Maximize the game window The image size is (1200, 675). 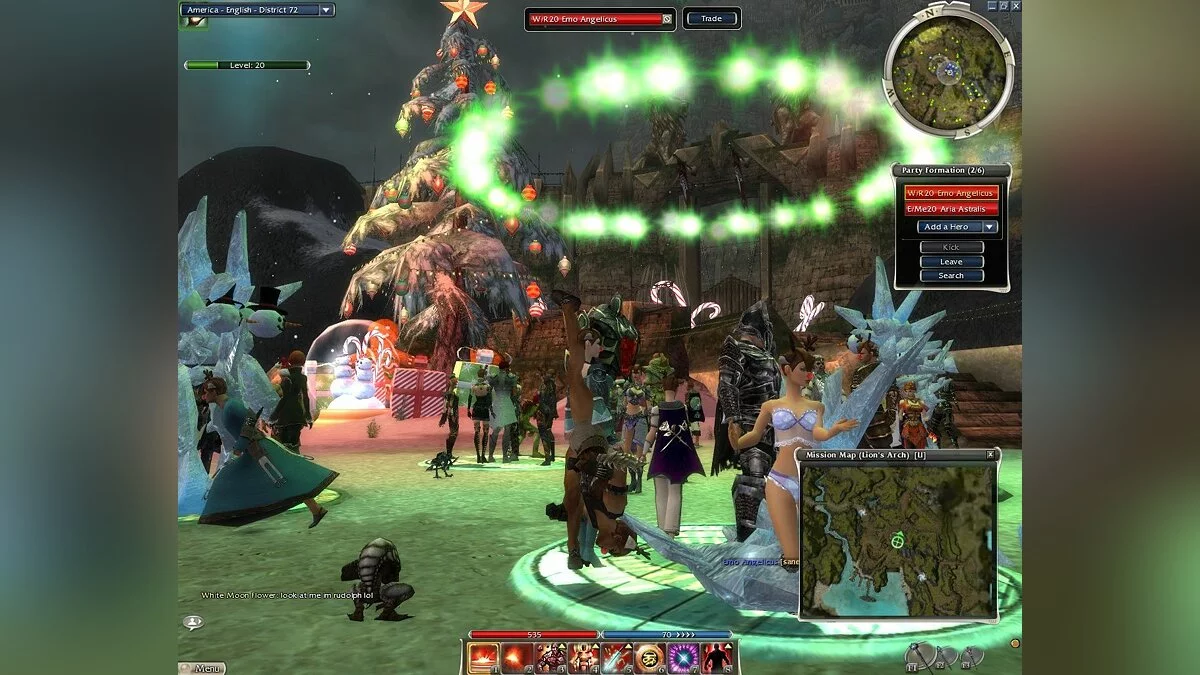coord(1003,5)
